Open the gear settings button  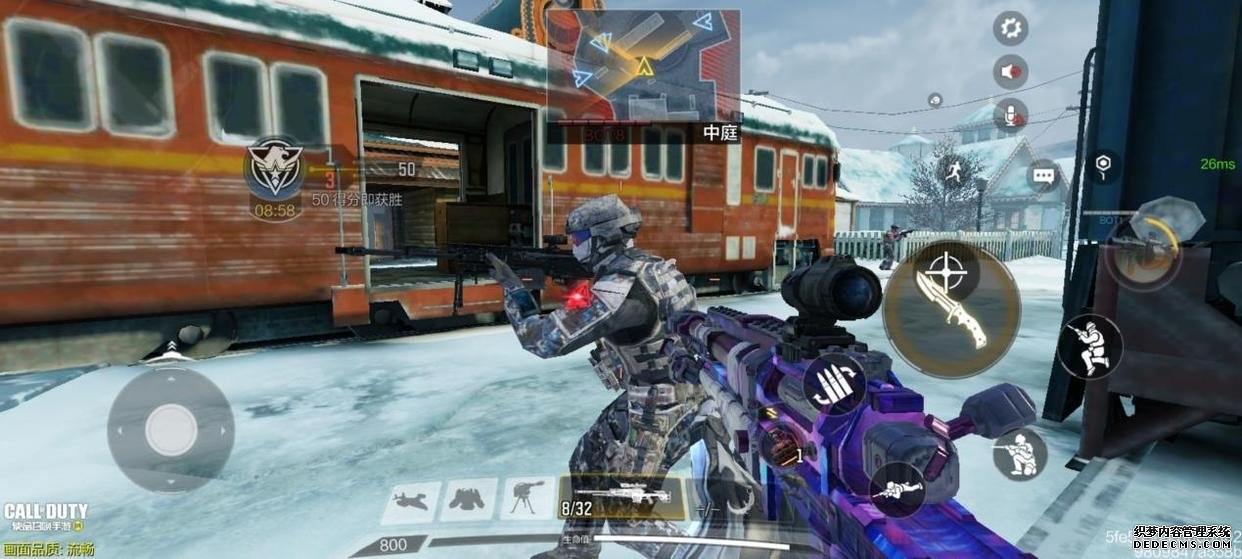pyautogui.click(x=1010, y=28)
